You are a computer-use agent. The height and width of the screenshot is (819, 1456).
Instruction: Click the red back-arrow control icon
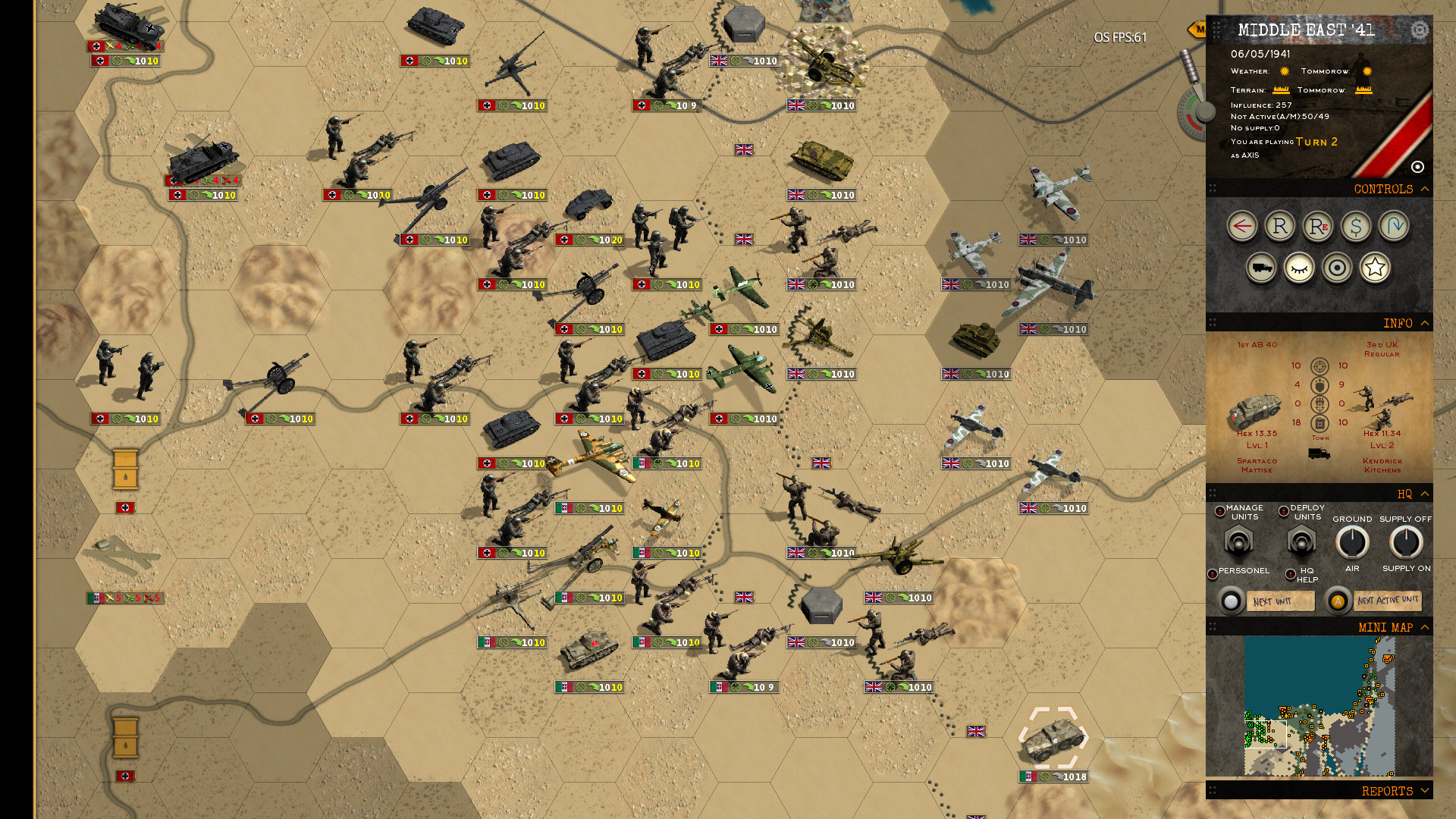(x=1243, y=225)
